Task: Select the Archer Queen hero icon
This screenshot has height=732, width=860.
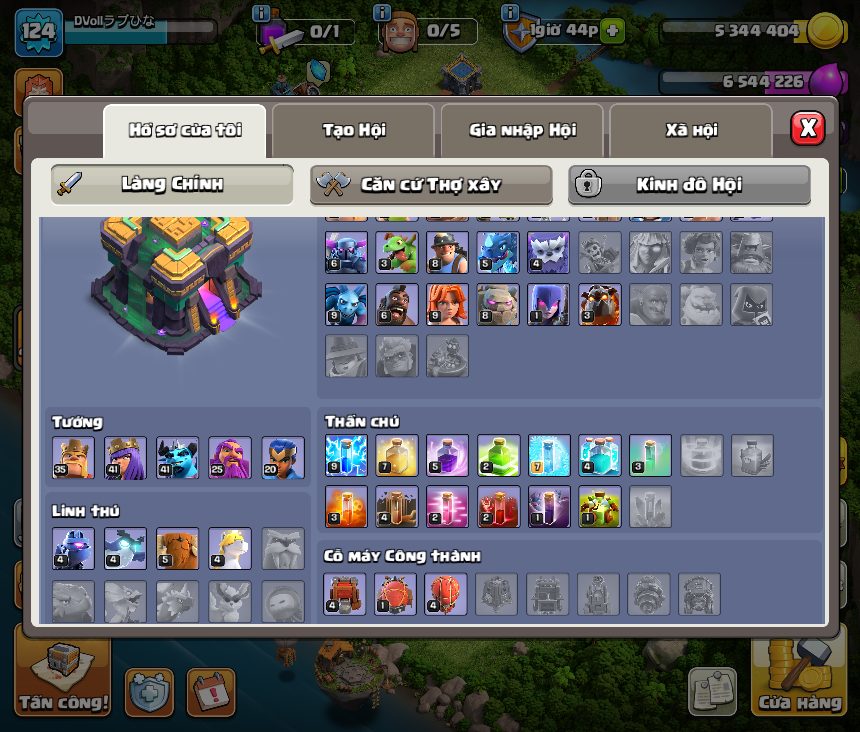Action: (125, 458)
